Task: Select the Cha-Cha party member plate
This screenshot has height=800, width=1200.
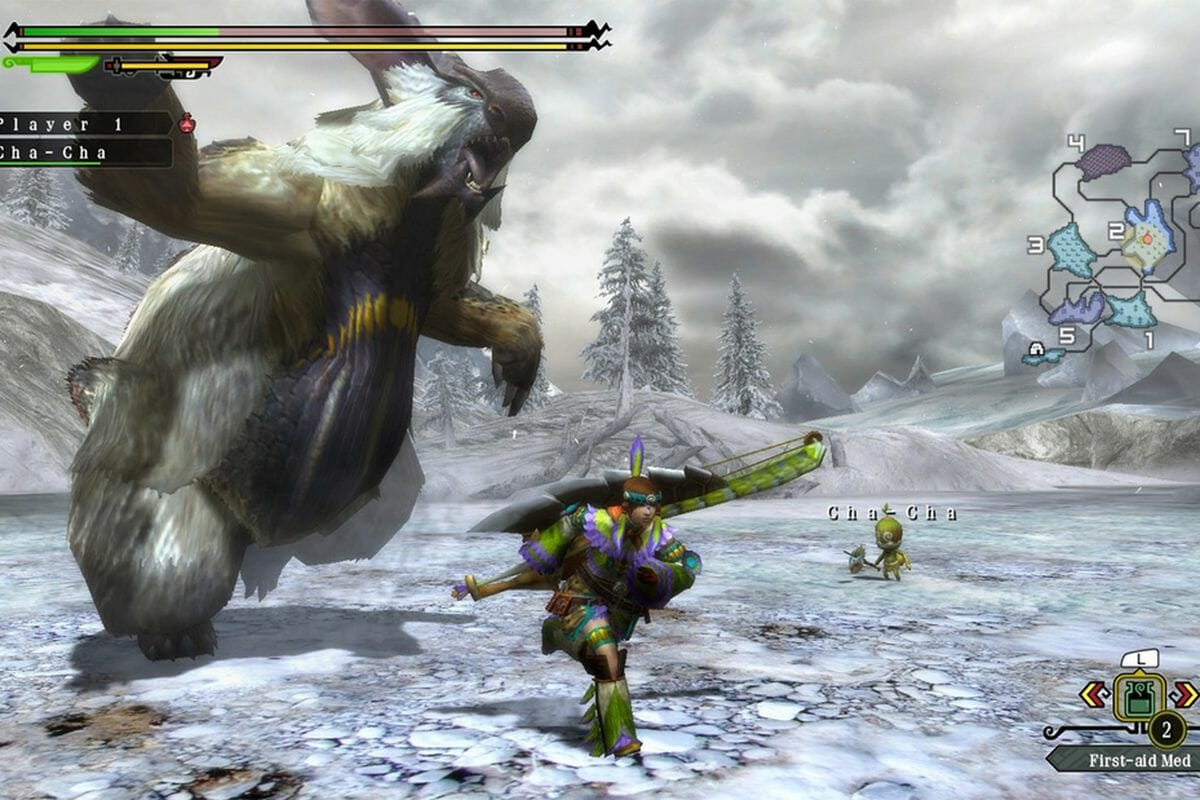Action: [85, 153]
